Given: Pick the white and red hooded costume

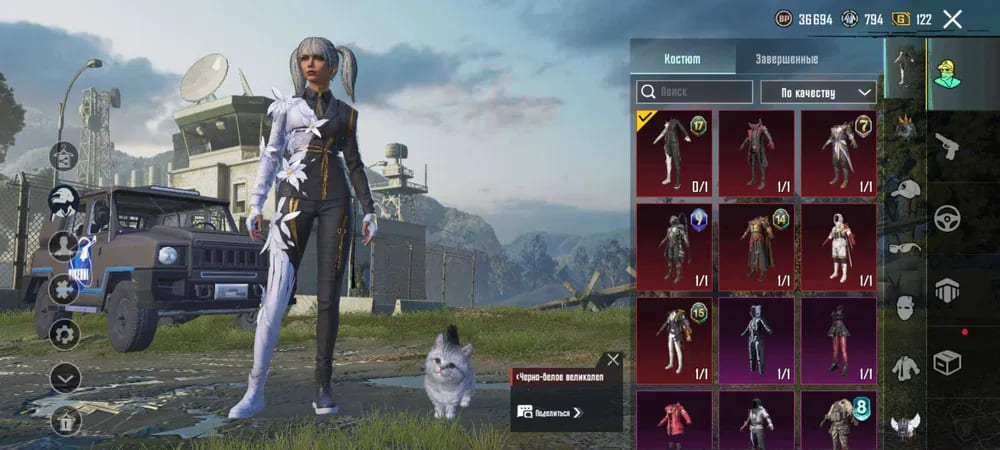Looking at the screenshot, I should 838,245.
